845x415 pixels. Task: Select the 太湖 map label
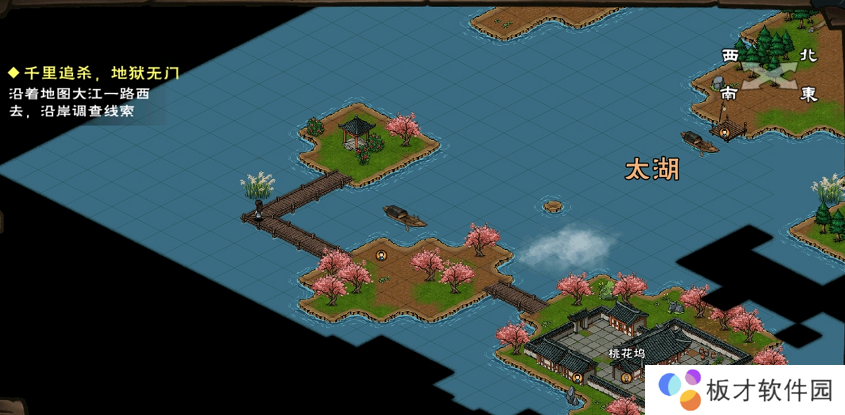coord(652,169)
